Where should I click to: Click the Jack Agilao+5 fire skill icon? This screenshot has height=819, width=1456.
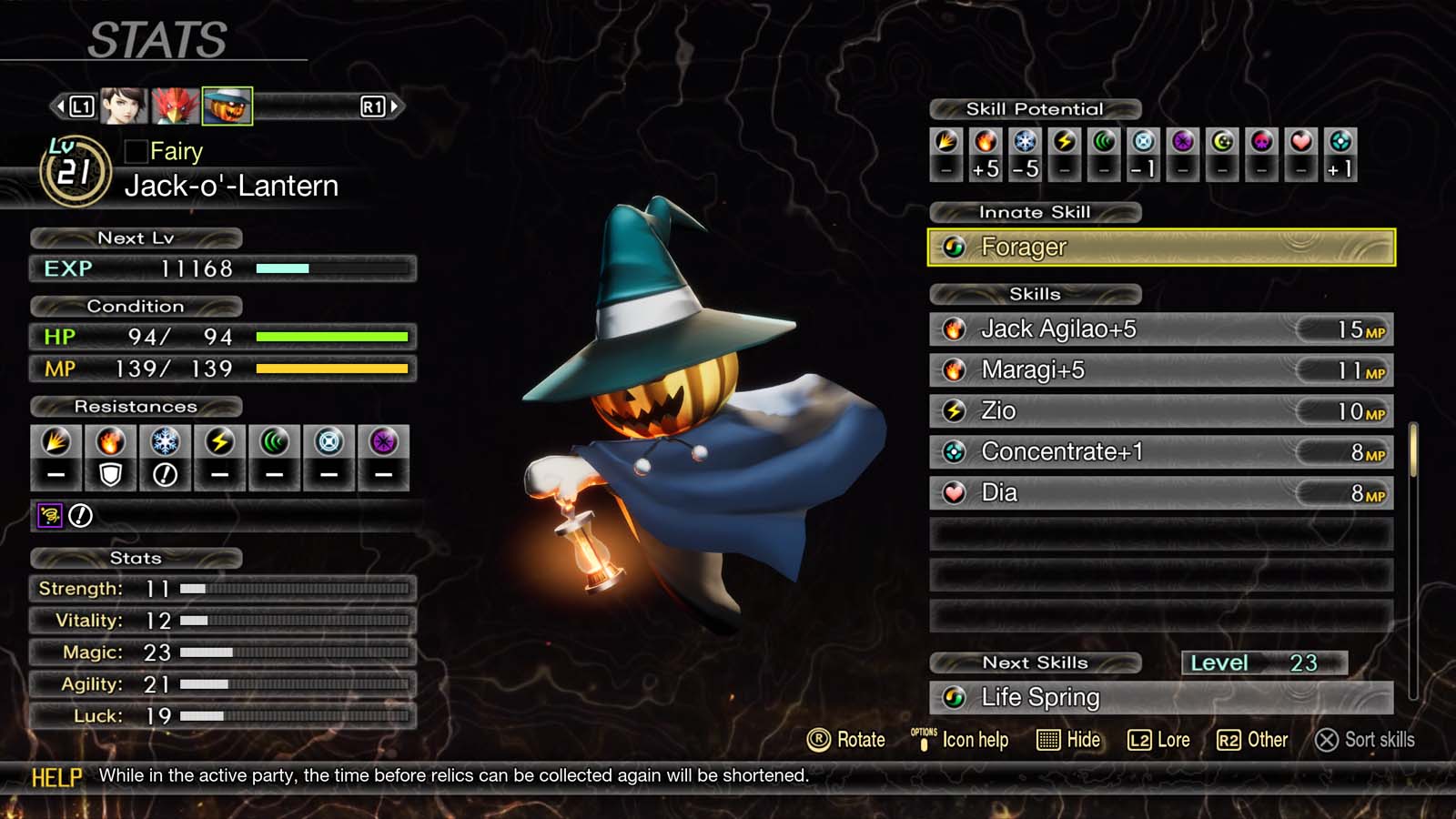955,329
